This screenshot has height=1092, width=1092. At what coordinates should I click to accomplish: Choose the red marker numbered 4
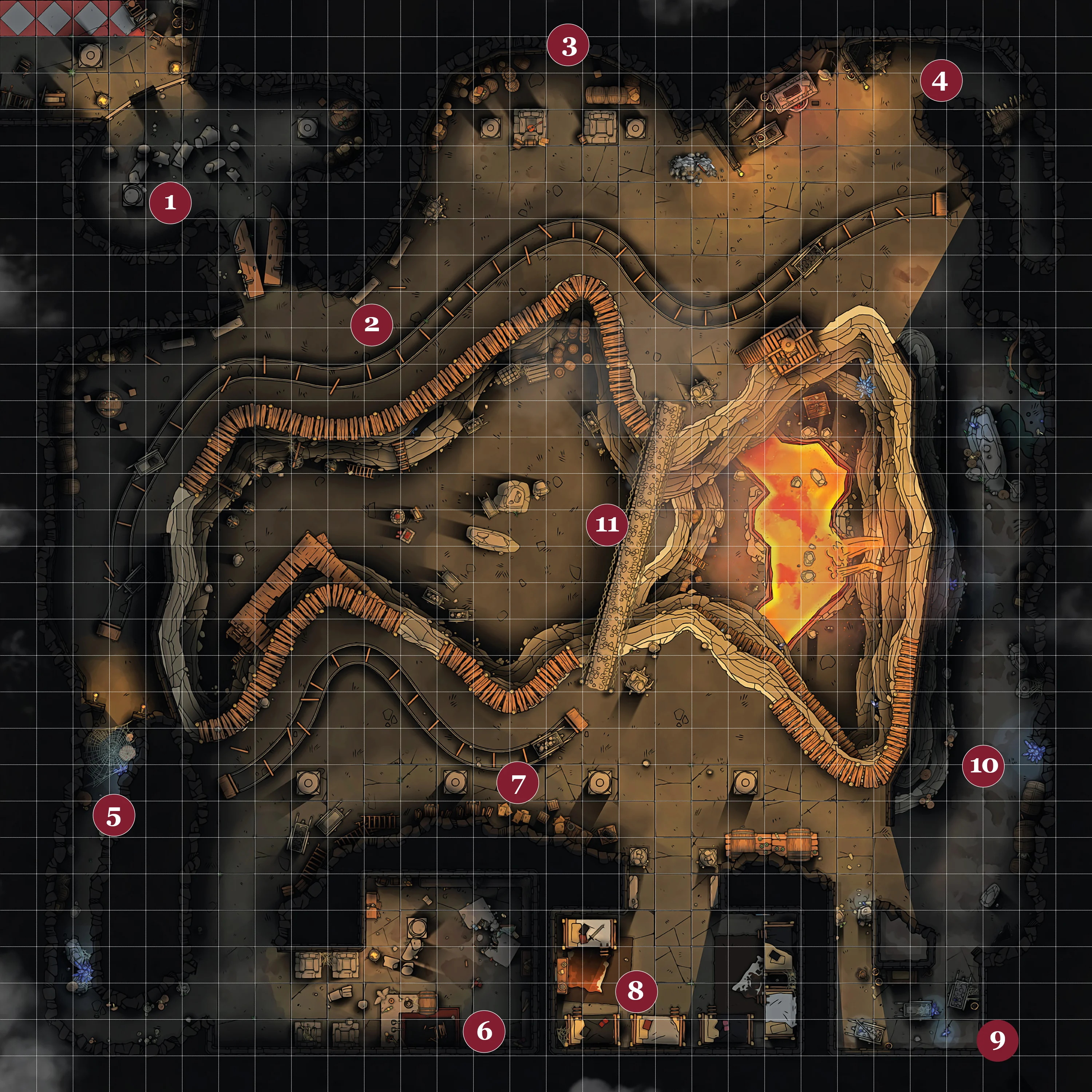click(941, 81)
